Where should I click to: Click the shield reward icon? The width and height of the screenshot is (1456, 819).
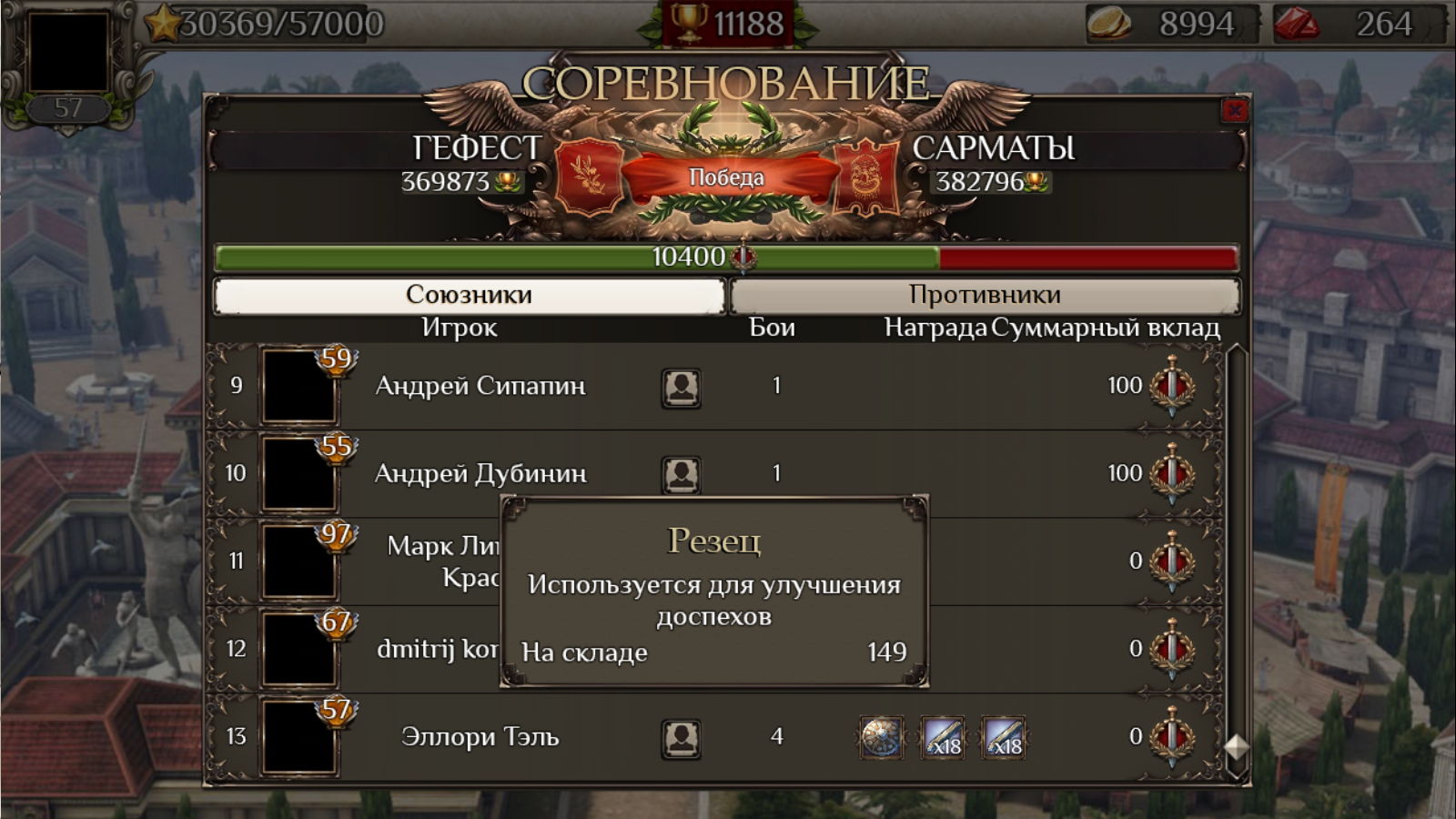coord(881,738)
